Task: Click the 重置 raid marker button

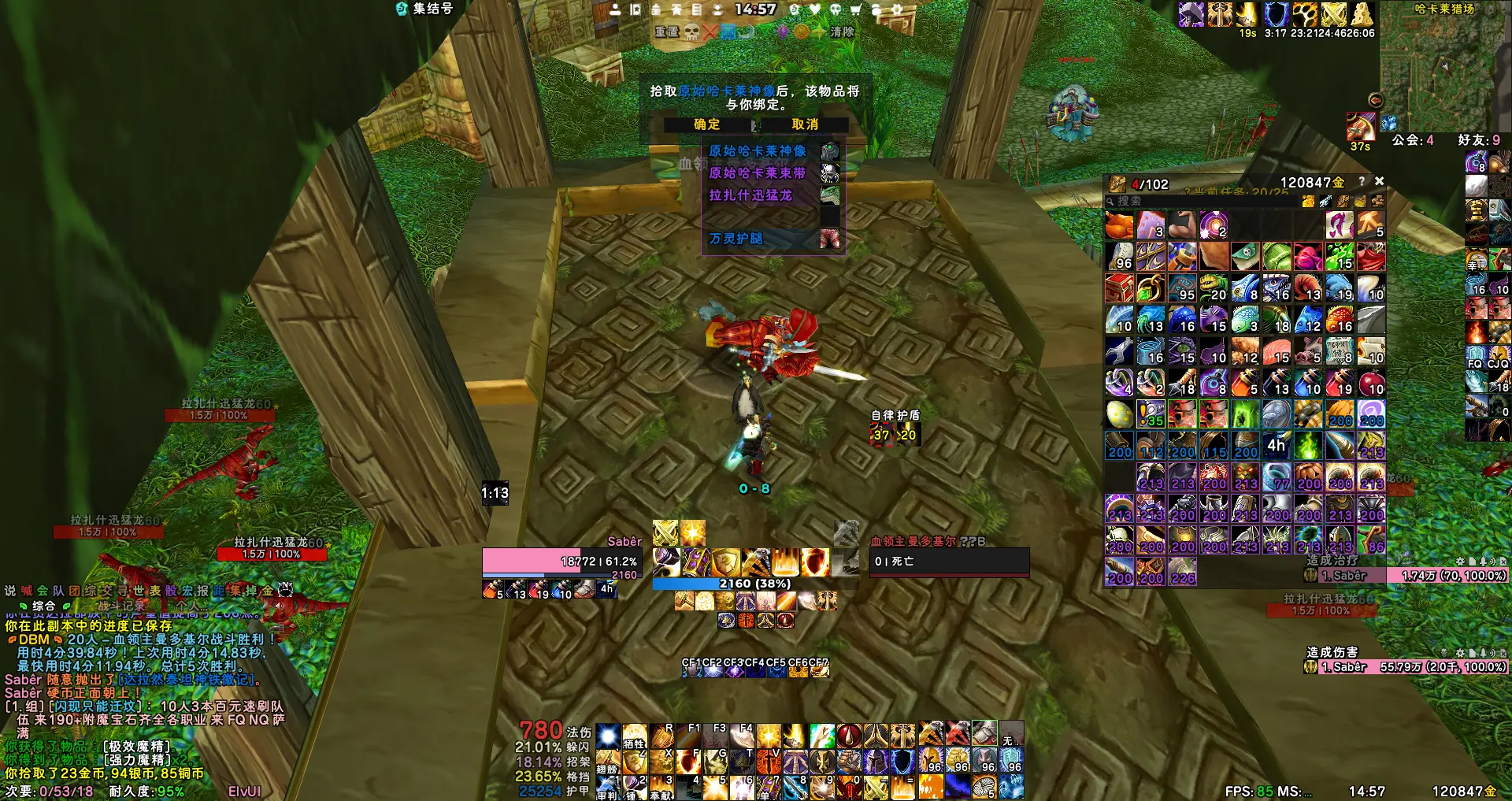Action: click(x=666, y=32)
